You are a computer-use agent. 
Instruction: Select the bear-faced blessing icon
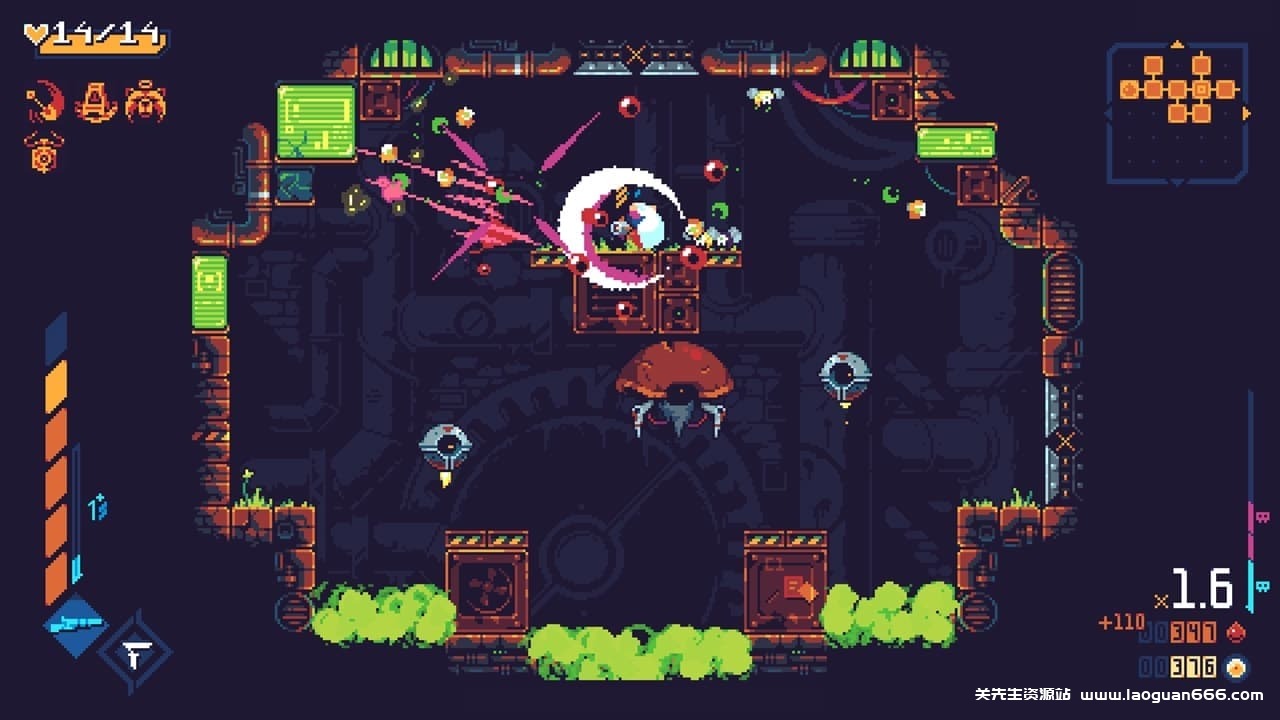pyautogui.click(x=146, y=100)
